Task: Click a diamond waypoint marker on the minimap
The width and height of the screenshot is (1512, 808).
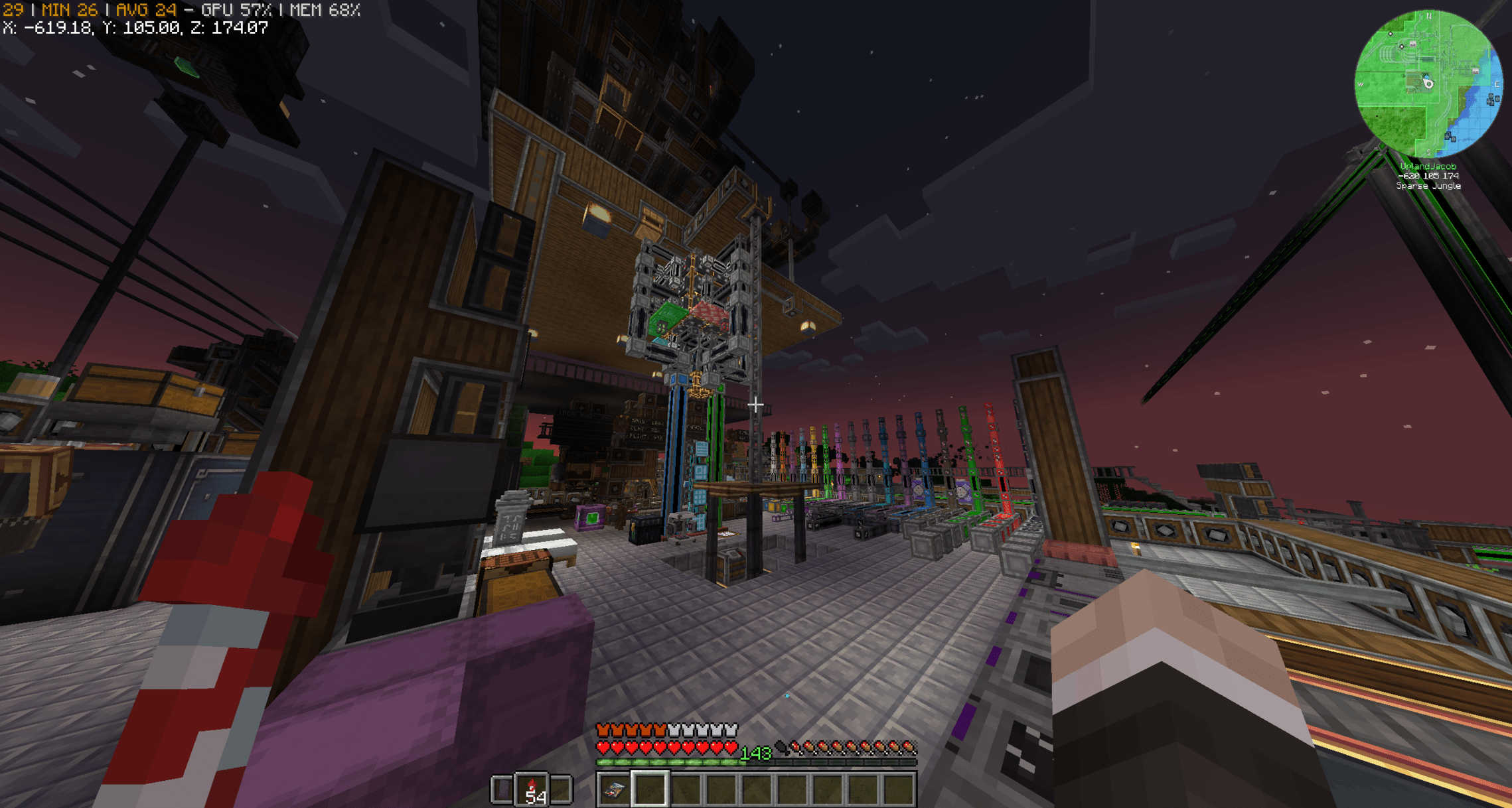Action: point(1391,34)
